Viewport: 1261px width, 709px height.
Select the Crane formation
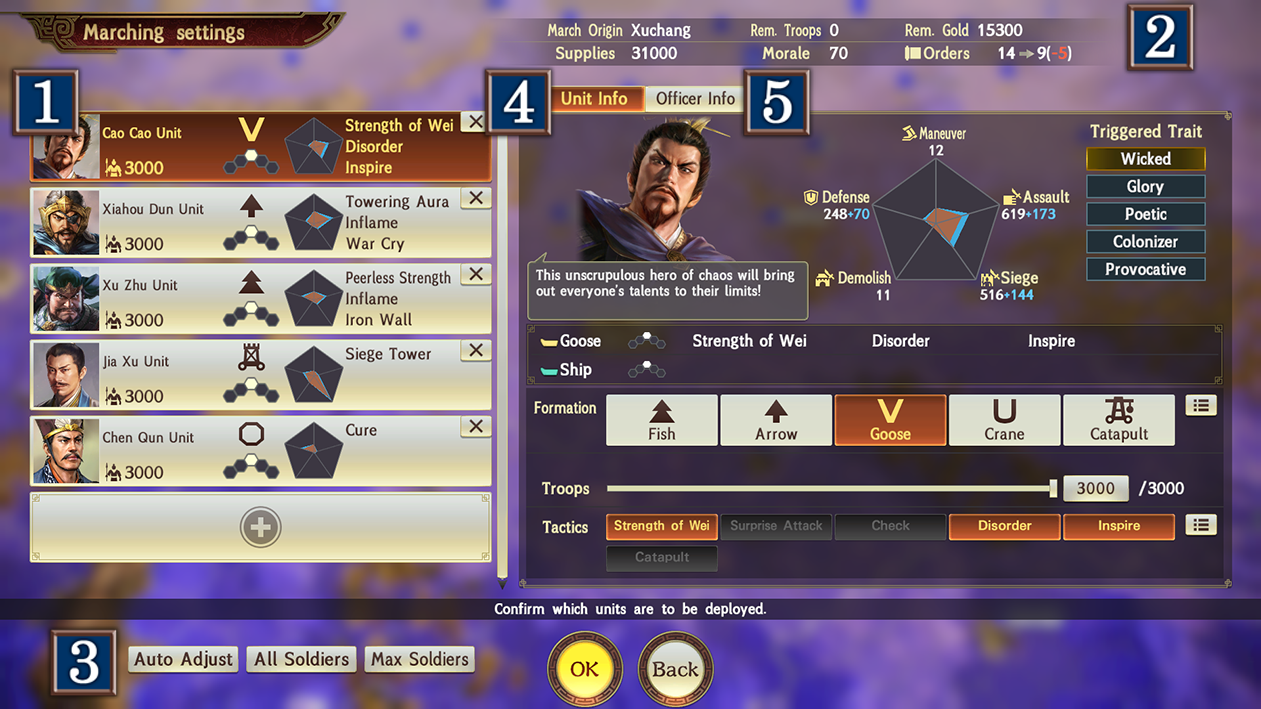point(1004,420)
